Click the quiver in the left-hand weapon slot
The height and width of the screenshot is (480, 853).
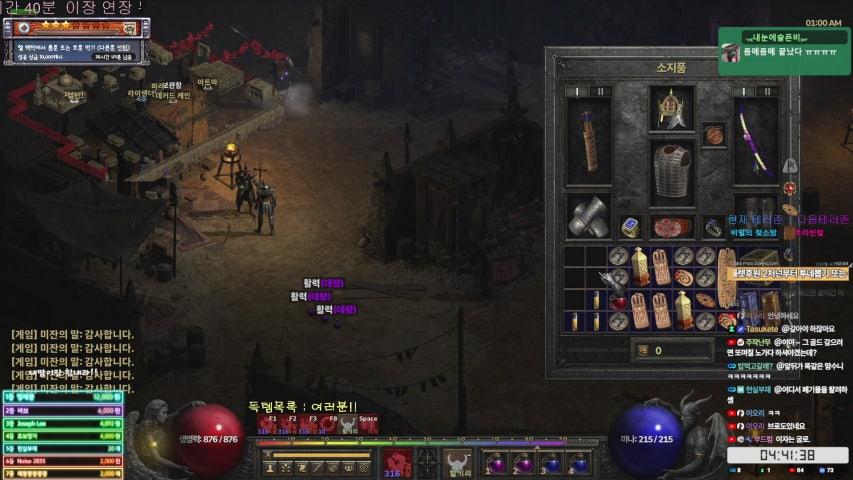[588, 141]
